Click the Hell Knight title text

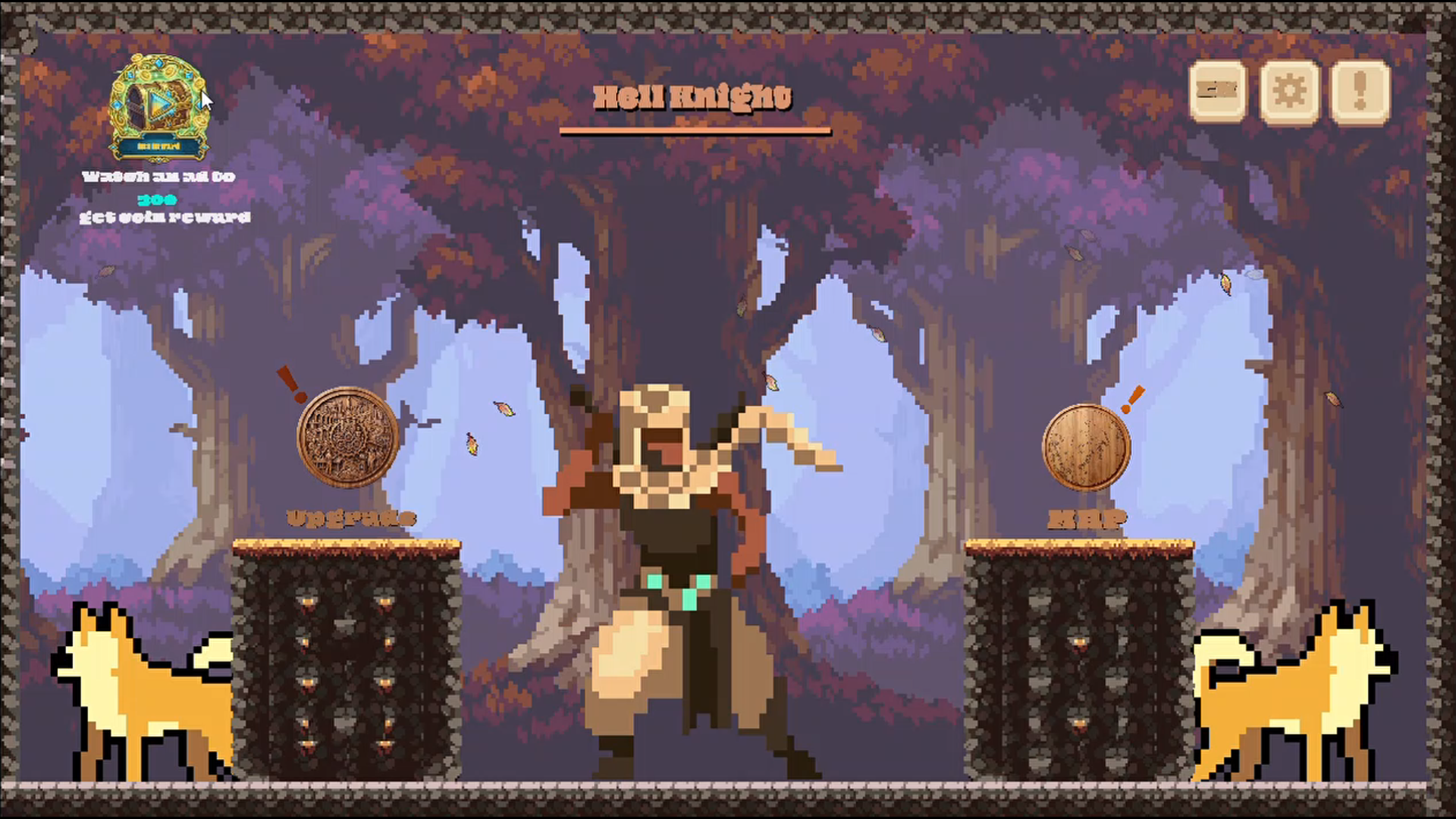tap(692, 96)
